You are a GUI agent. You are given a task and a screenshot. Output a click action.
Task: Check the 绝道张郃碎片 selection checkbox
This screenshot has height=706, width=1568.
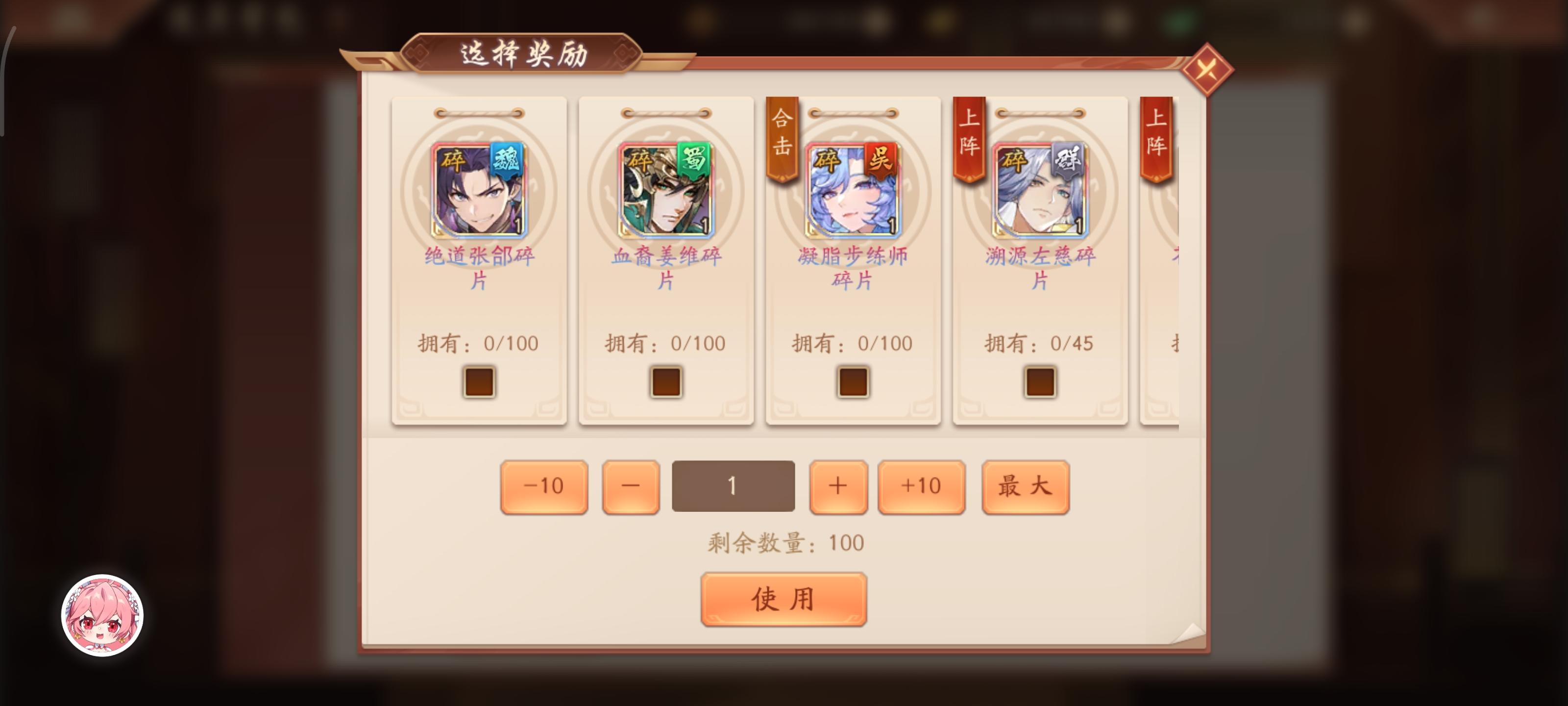pyautogui.click(x=480, y=381)
